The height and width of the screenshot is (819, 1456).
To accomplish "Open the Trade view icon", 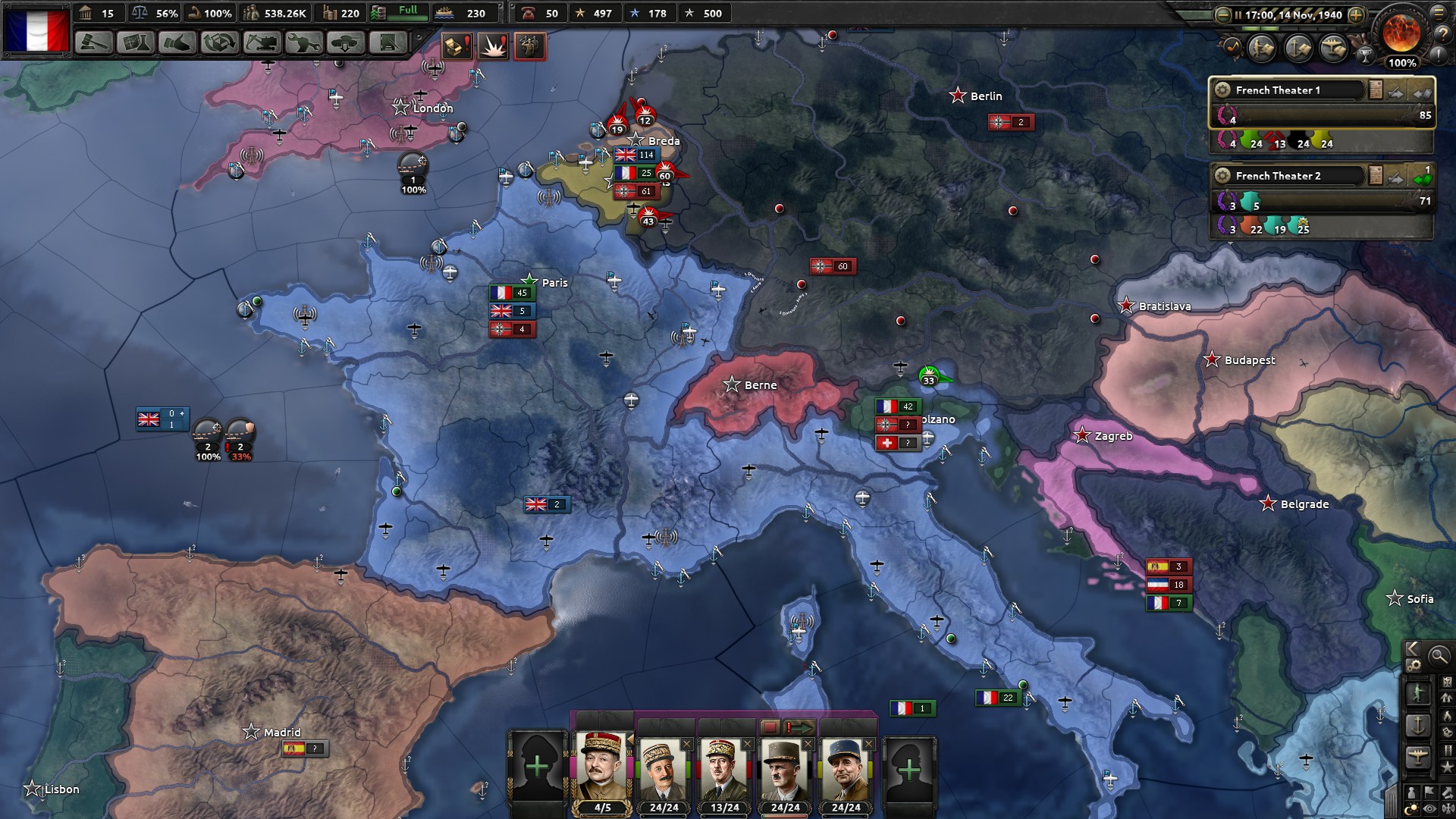I will (219, 45).
